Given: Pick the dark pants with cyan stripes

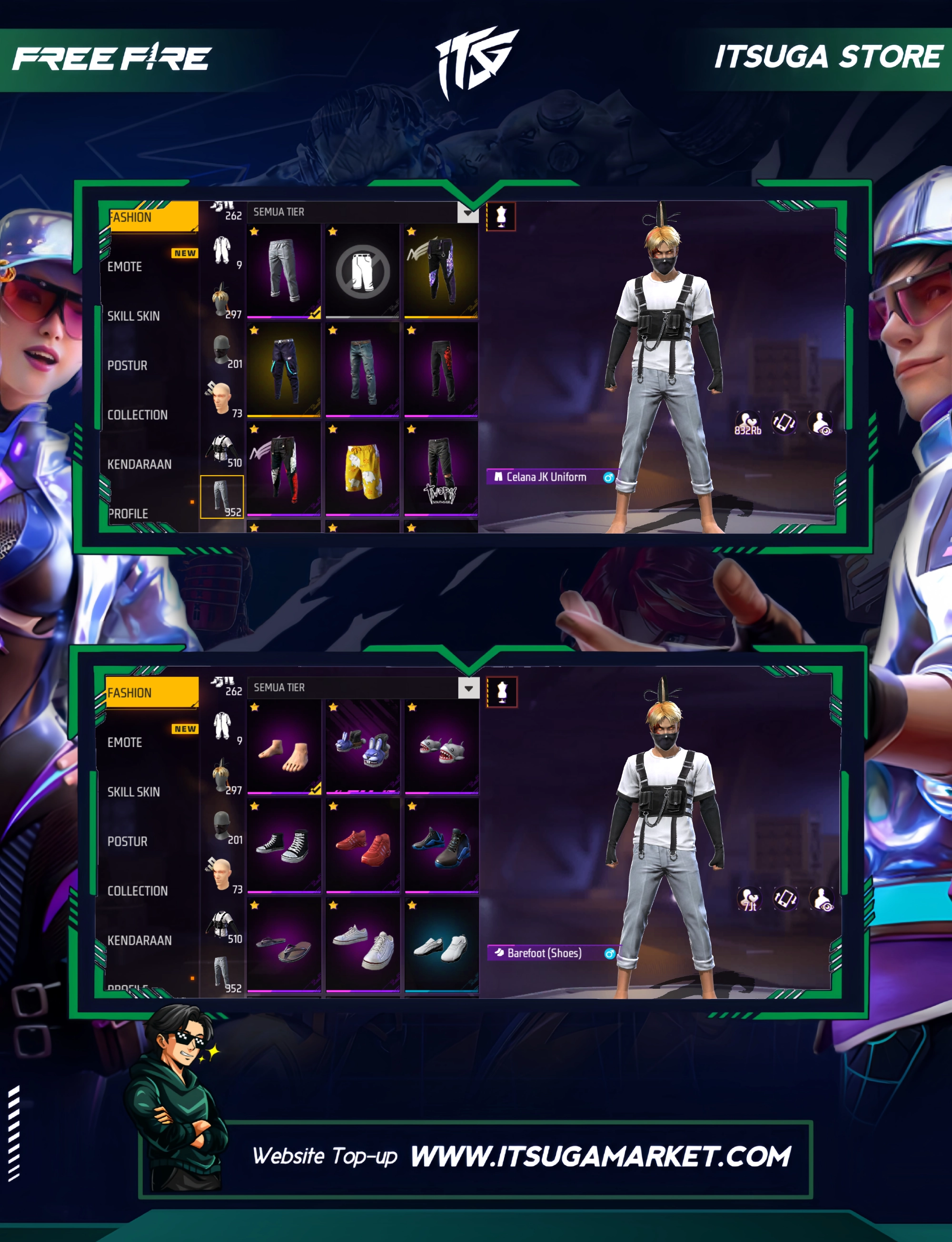Looking at the screenshot, I should 283,369.
